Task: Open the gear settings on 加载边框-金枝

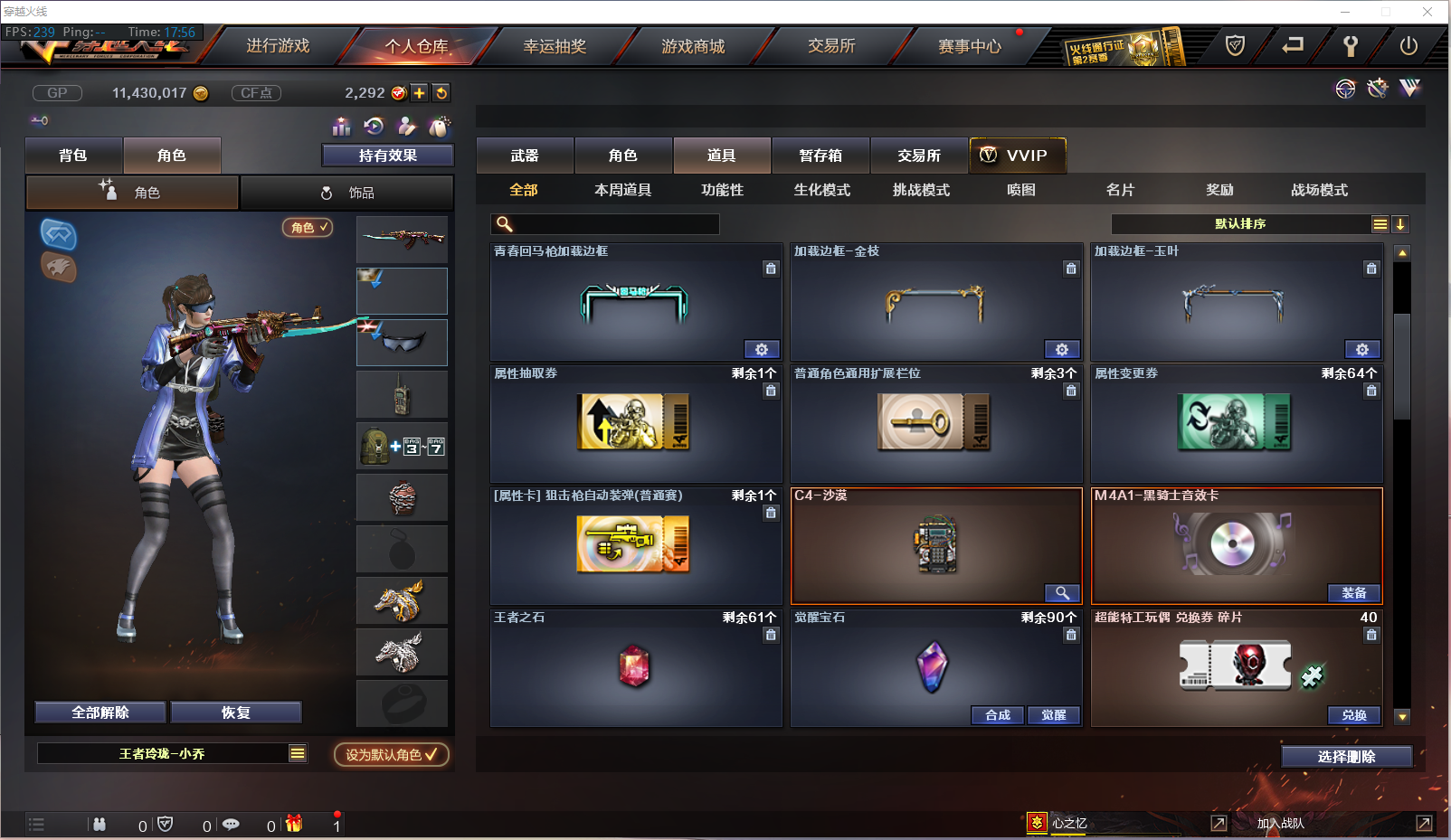Action: [x=1062, y=349]
